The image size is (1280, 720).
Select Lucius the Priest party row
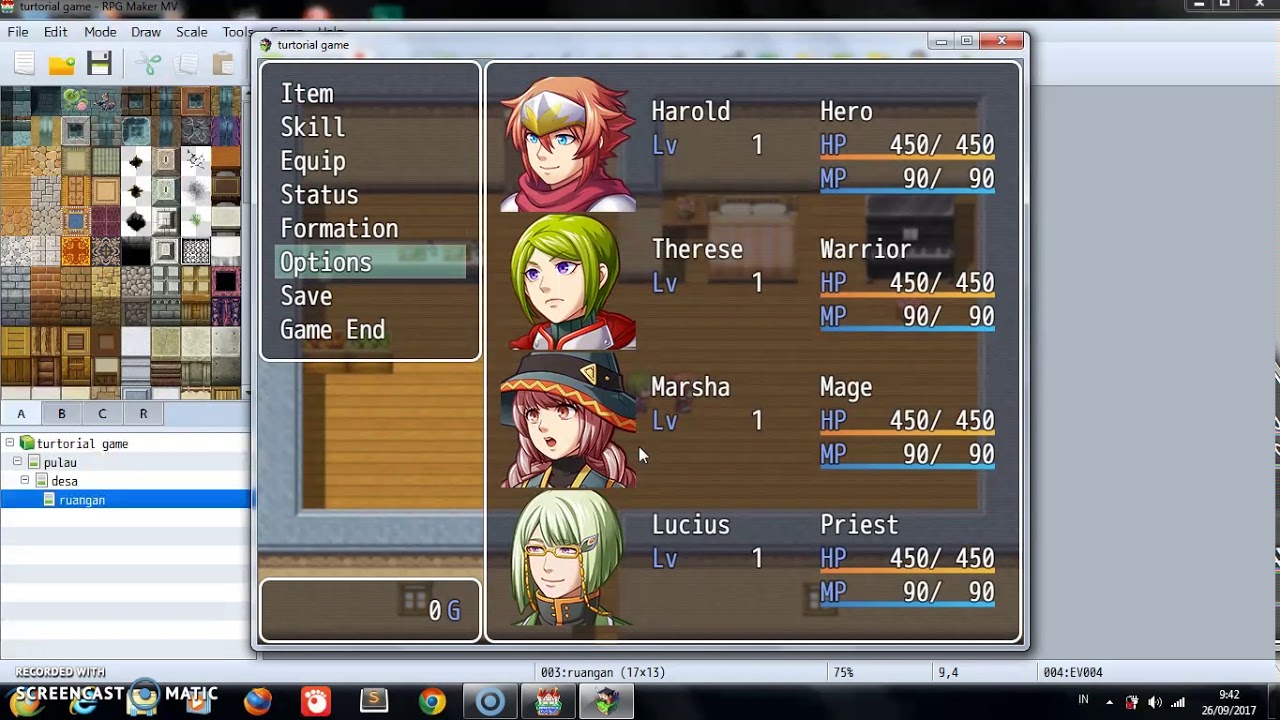click(752, 558)
